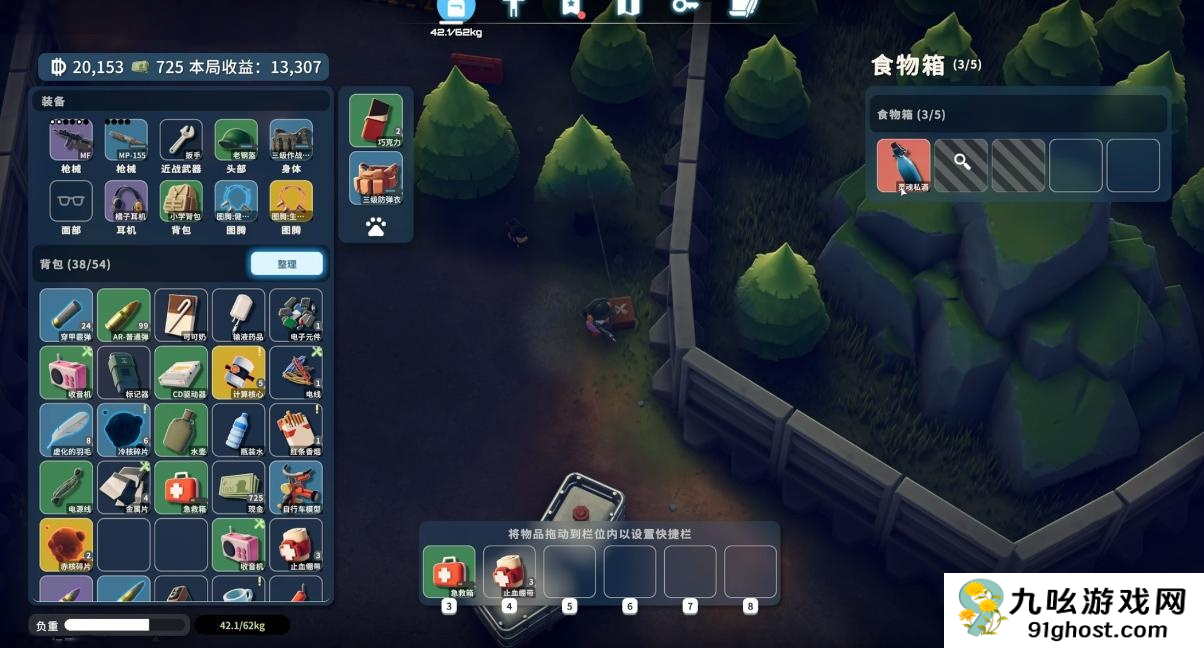Choose the cash stack of 725
The height and width of the screenshot is (648, 1204).
coord(238,487)
